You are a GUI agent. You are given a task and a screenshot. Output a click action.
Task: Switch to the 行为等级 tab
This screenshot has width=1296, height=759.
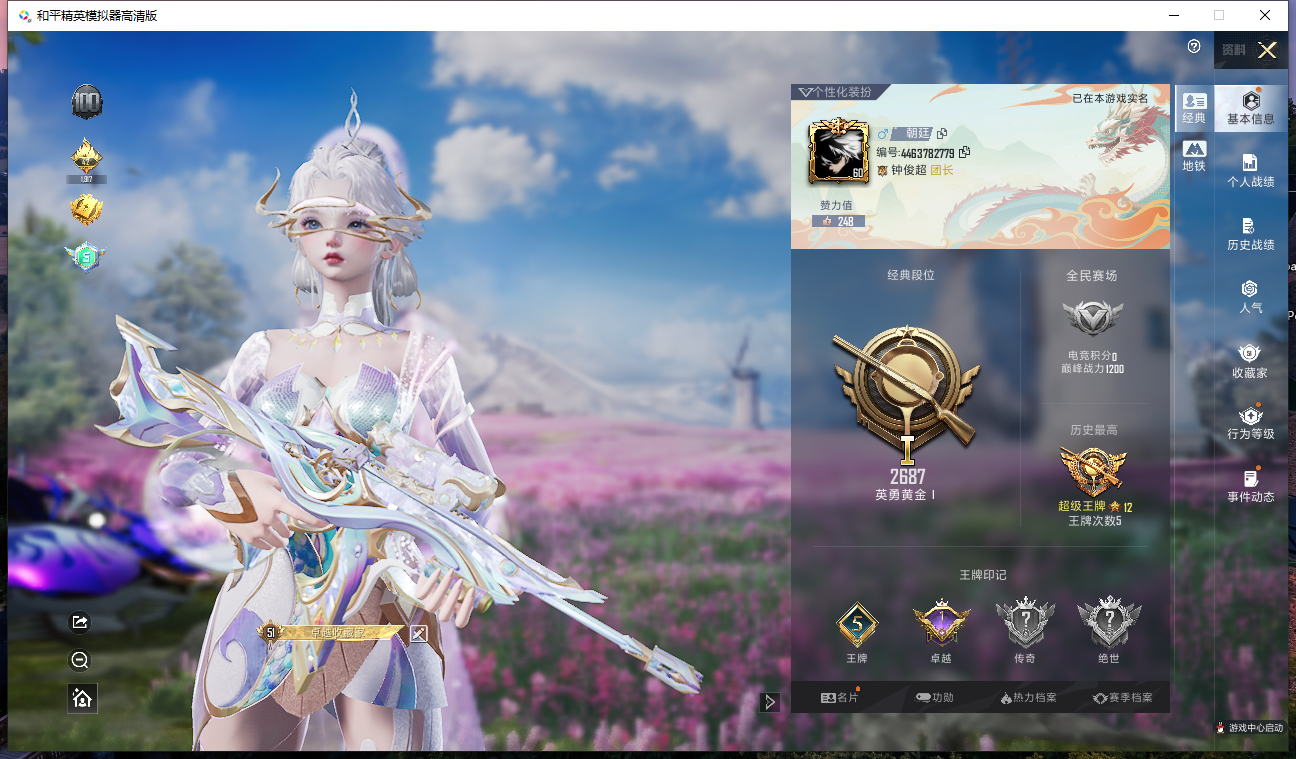coord(1250,423)
